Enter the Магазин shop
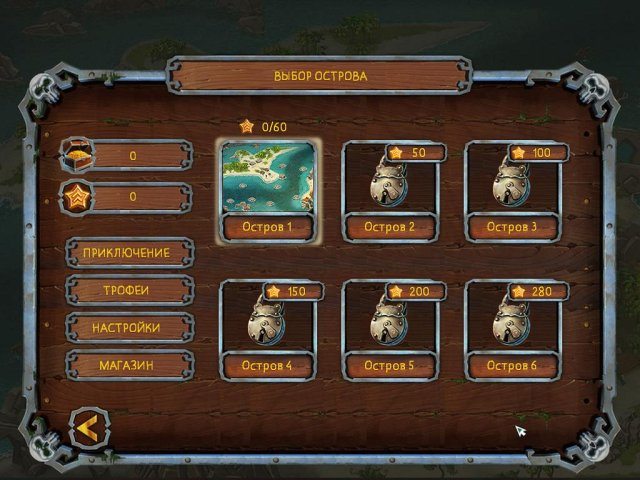Image resolution: width=640 pixels, height=480 pixels. click(129, 365)
